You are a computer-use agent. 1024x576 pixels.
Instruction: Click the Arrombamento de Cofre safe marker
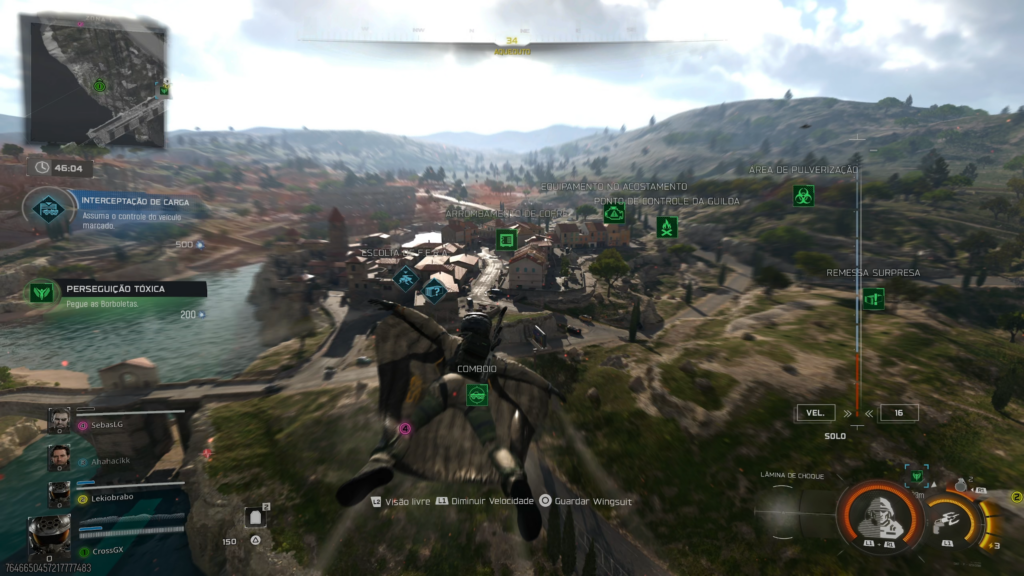tap(506, 239)
